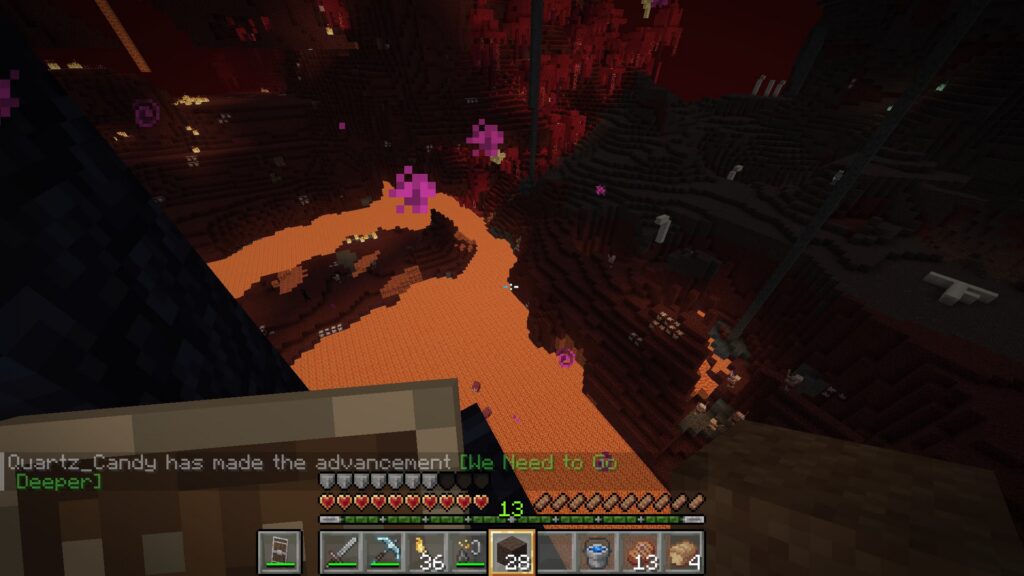Viewport: 1024px width, 576px height.
Task: Pick the water bucket slot
Action: pyautogui.click(x=598, y=552)
